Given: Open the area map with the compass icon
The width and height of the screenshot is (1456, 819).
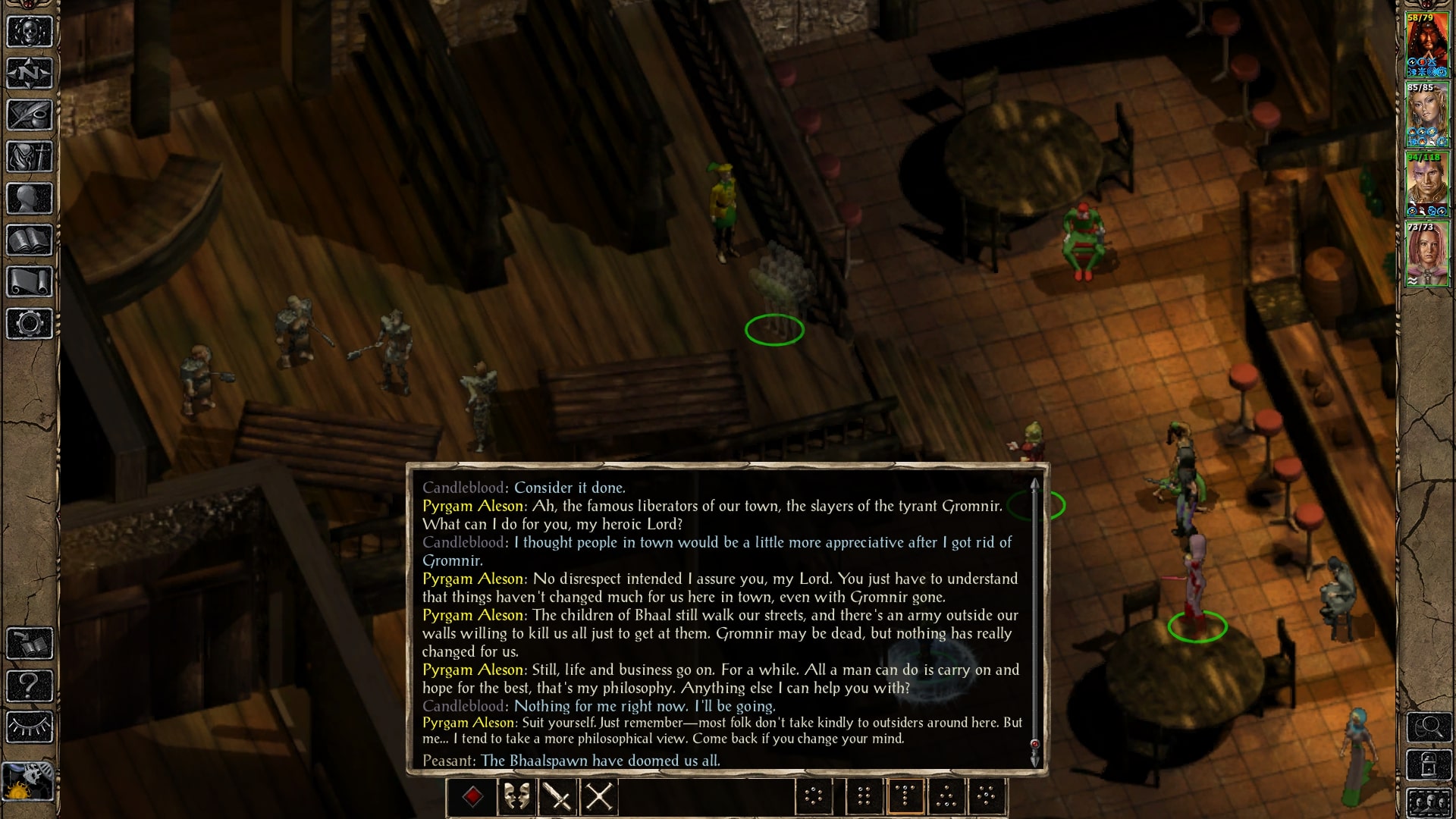Looking at the screenshot, I should (x=30, y=74).
